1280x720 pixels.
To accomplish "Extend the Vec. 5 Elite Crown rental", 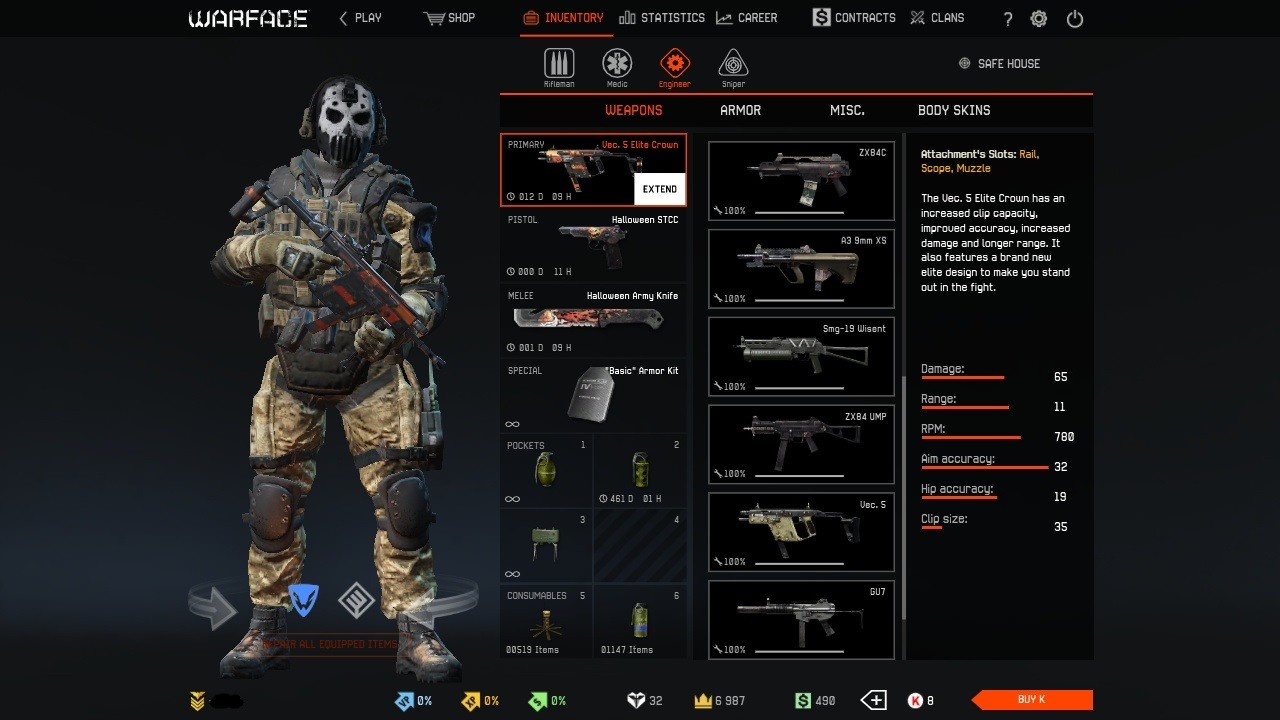I will coord(660,189).
